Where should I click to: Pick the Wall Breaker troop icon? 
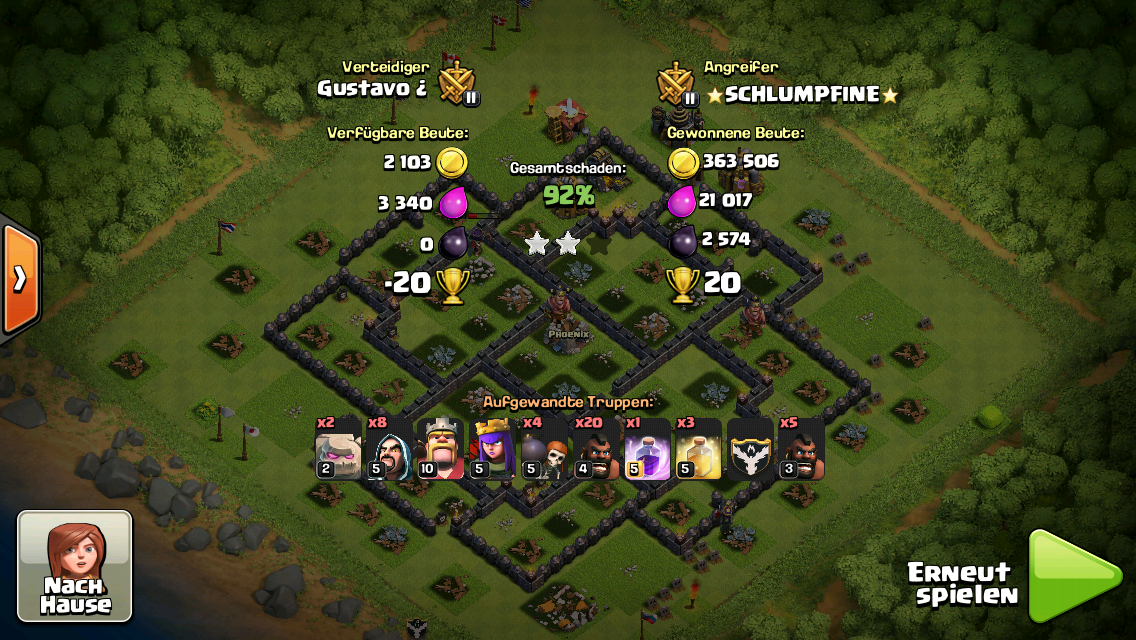(543, 449)
